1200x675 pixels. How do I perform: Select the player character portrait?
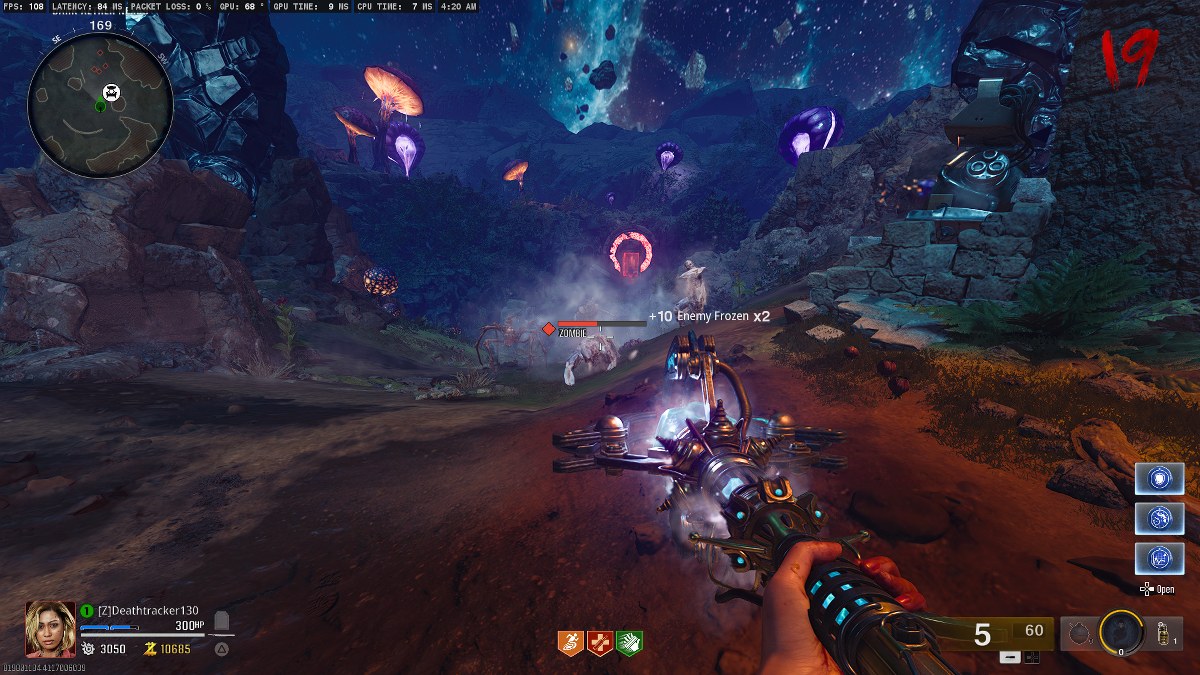pyautogui.click(x=50, y=627)
